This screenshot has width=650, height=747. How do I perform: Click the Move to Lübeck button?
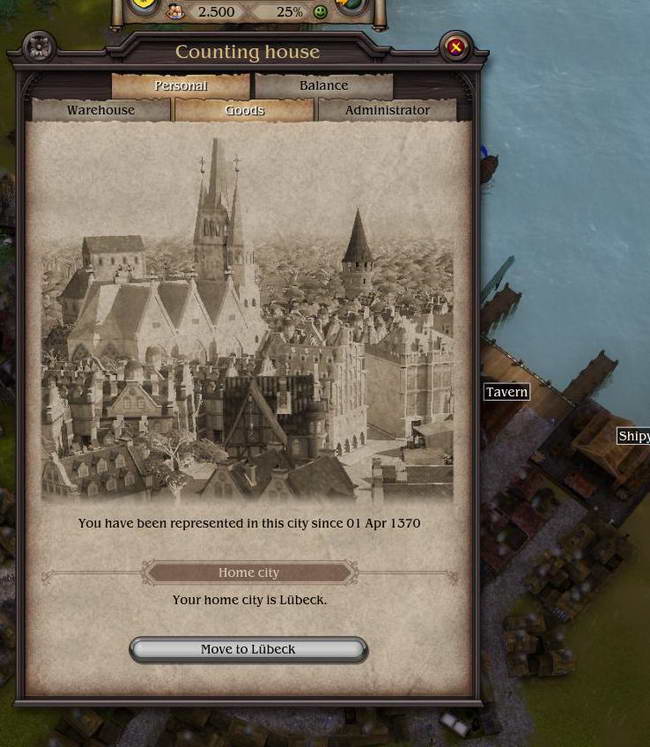(248, 649)
